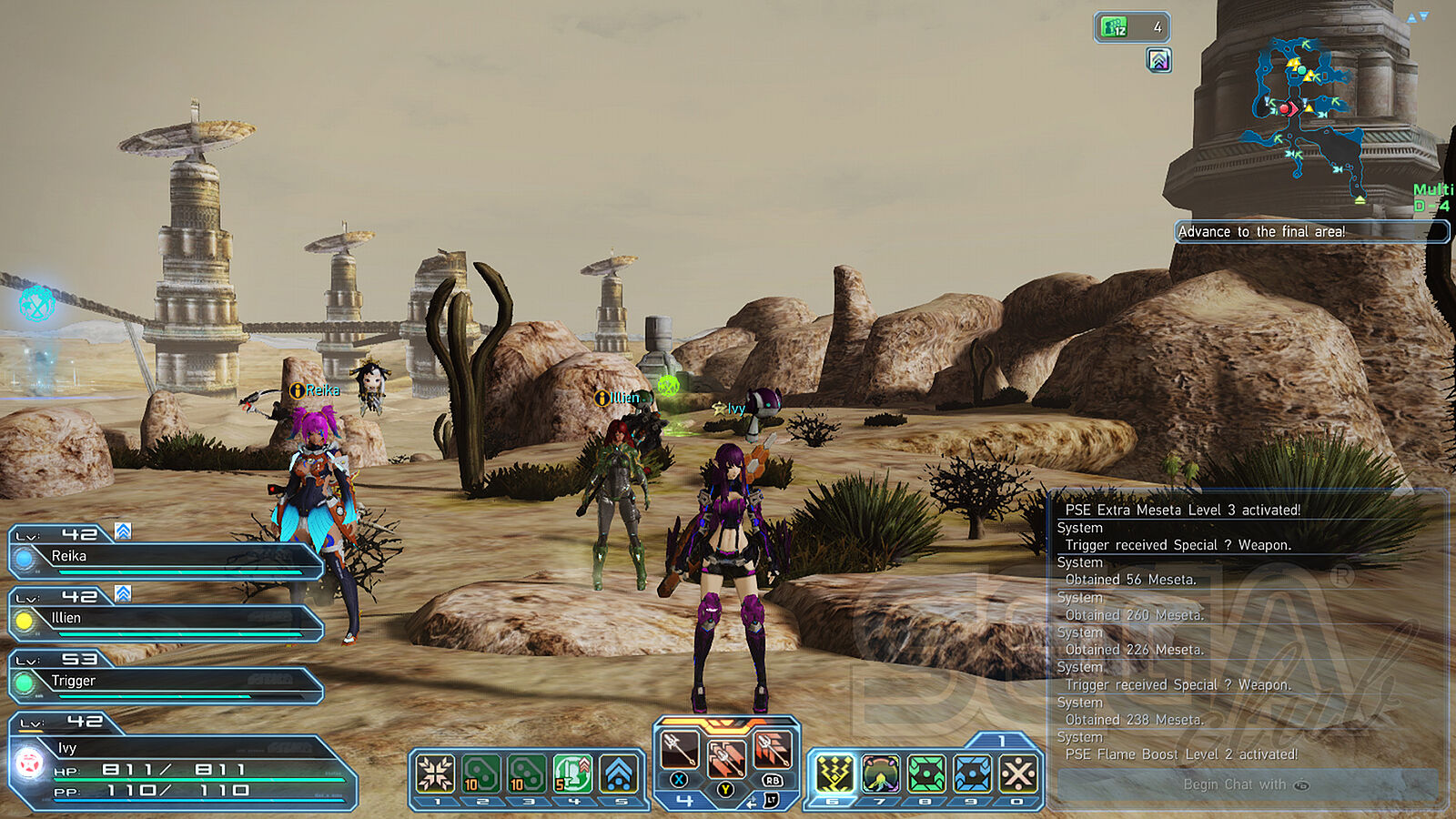Click the green multi-party player count icon
The image size is (1456, 819).
tap(1131, 27)
